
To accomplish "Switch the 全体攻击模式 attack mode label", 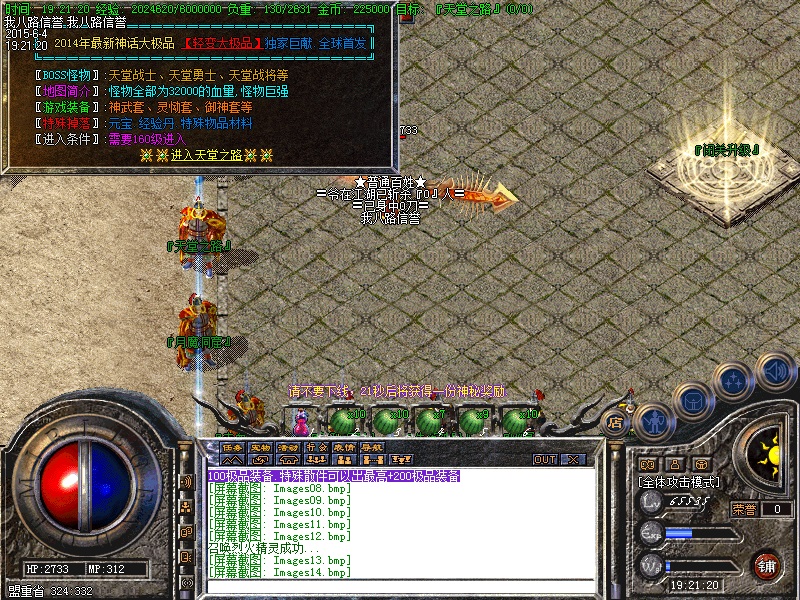I will tap(679, 481).
